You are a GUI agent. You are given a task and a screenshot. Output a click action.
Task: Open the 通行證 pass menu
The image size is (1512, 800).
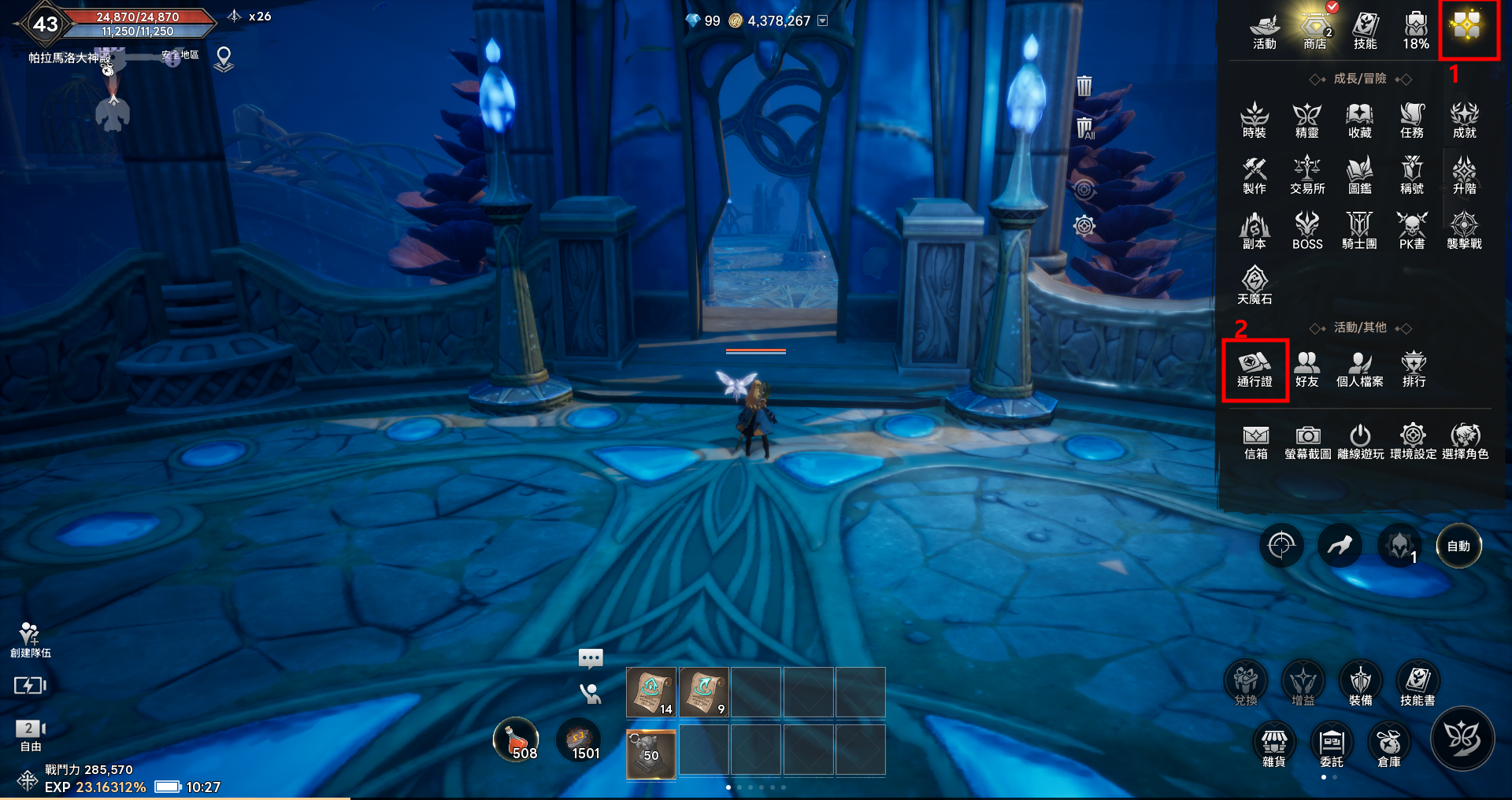1254,369
